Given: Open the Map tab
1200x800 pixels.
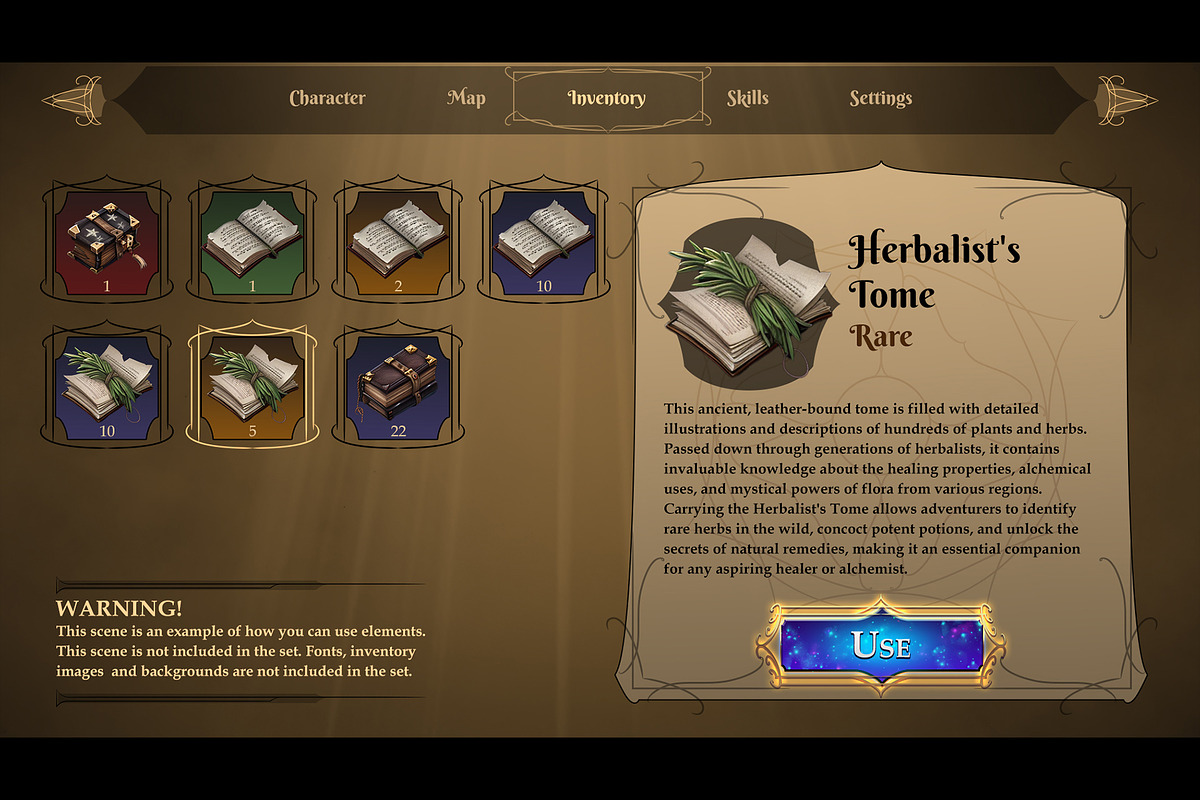Looking at the screenshot, I should pyautogui.click(x=466, y=98).
